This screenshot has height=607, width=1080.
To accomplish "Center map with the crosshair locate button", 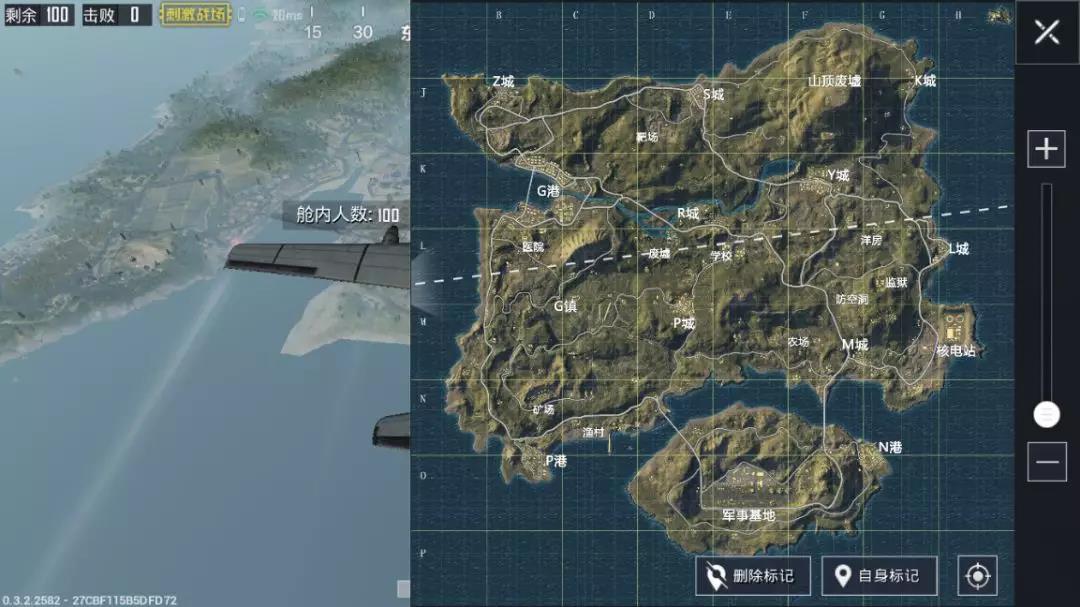I will click(x=977, y=576).
